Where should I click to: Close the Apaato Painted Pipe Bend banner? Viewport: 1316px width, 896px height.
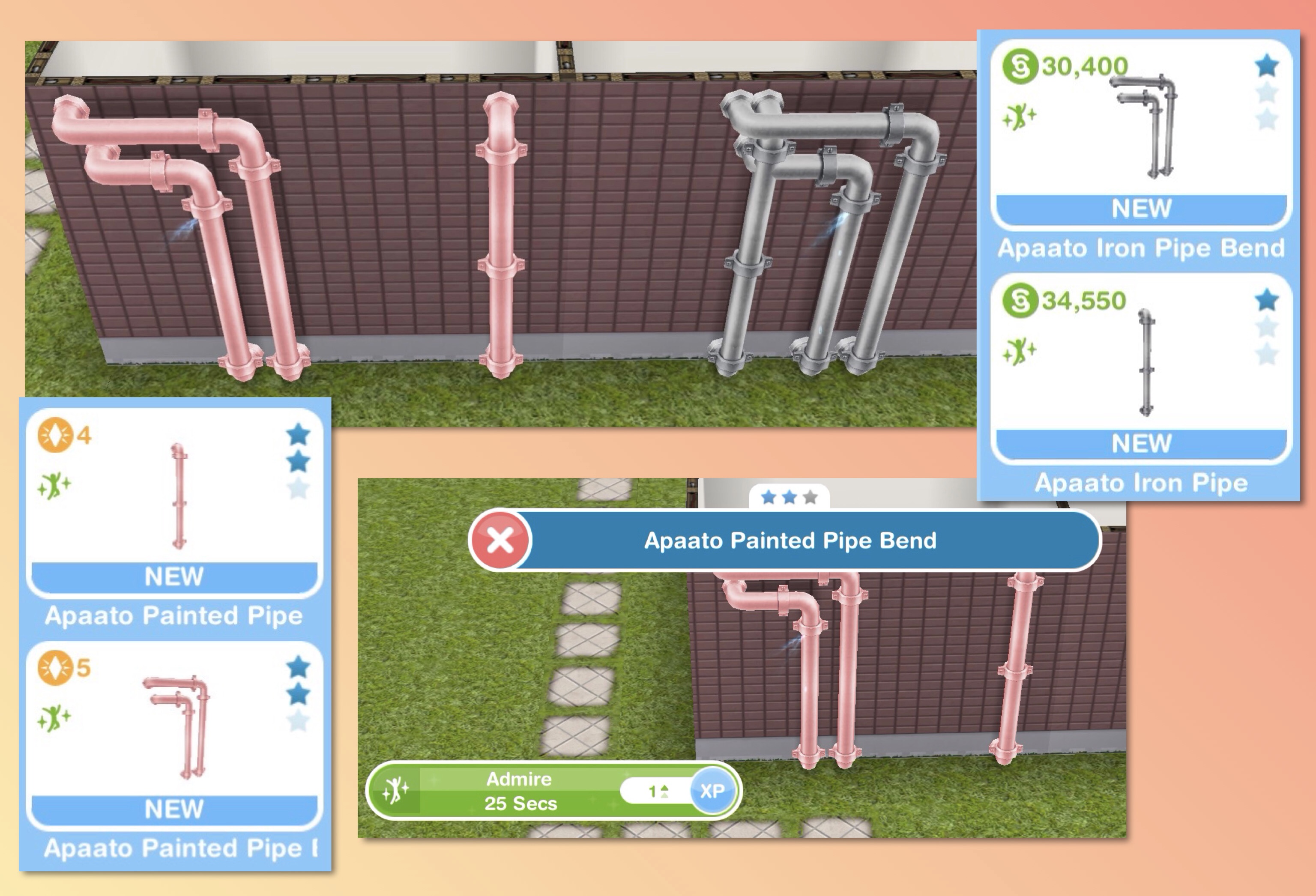coord(500,540)
